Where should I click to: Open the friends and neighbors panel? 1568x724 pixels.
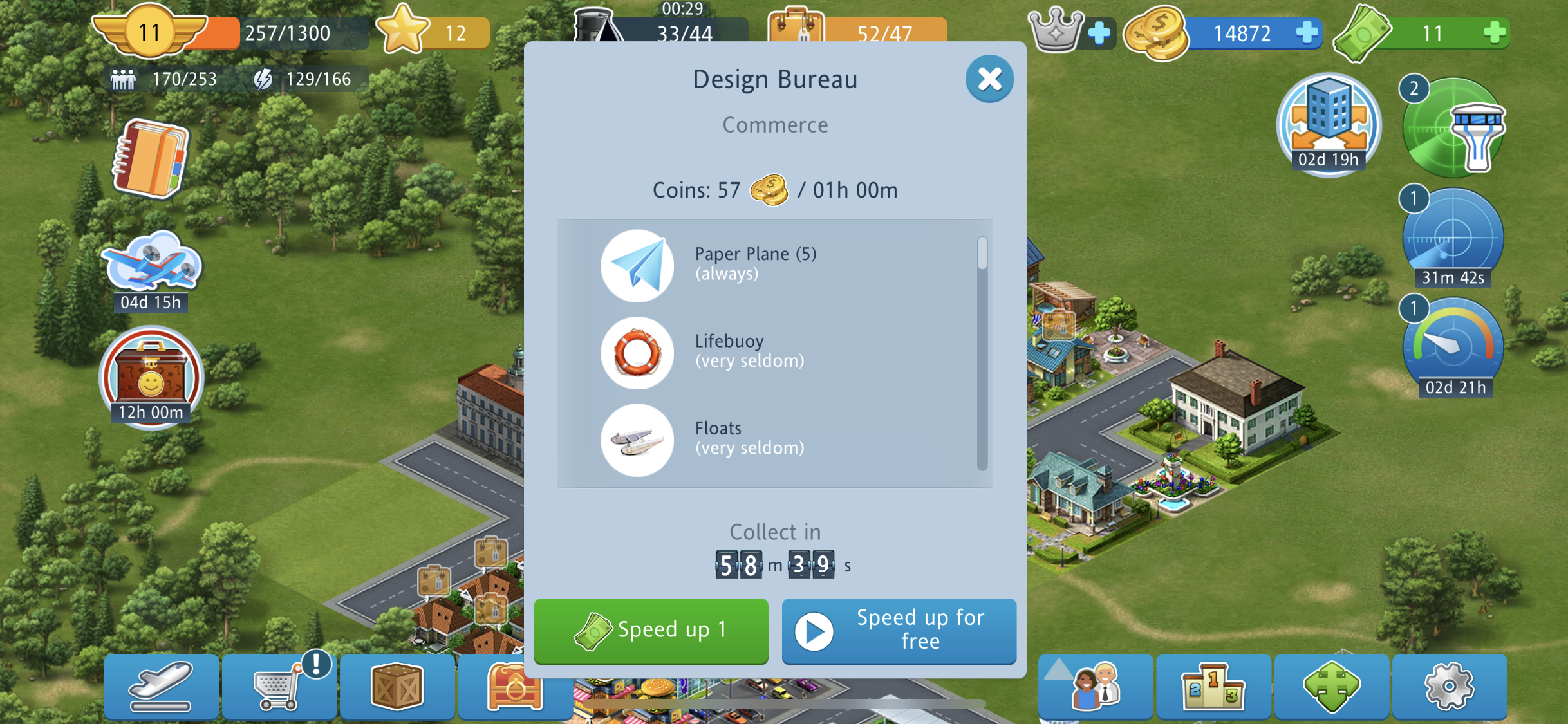point(1095,687)
